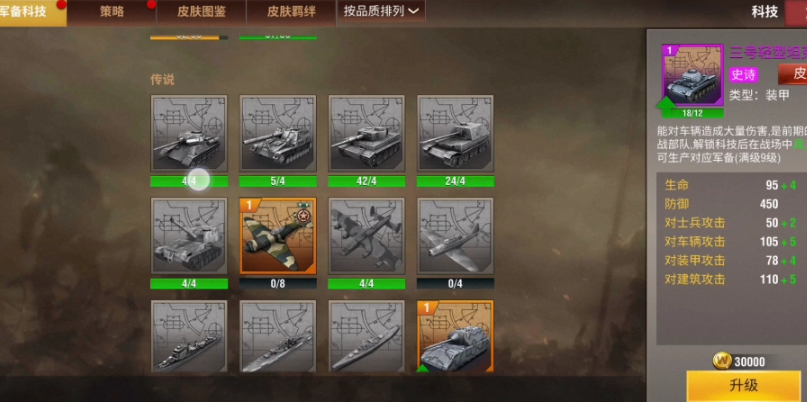
Task: Switch to the 策略 tab
Action: [111, 12]
